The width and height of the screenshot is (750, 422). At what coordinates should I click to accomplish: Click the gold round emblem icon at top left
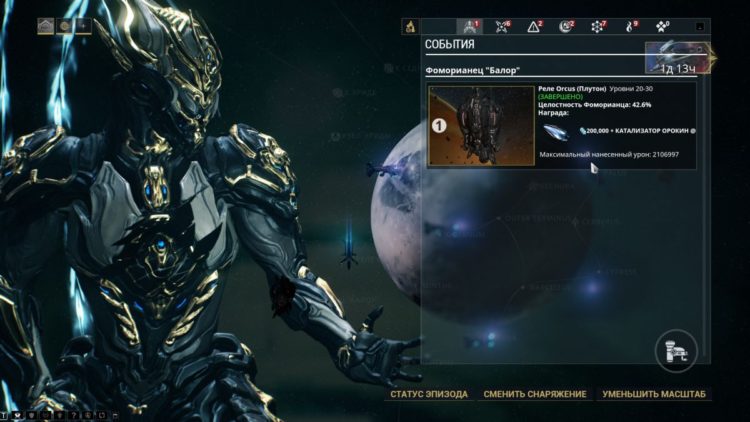pos(65,26)
